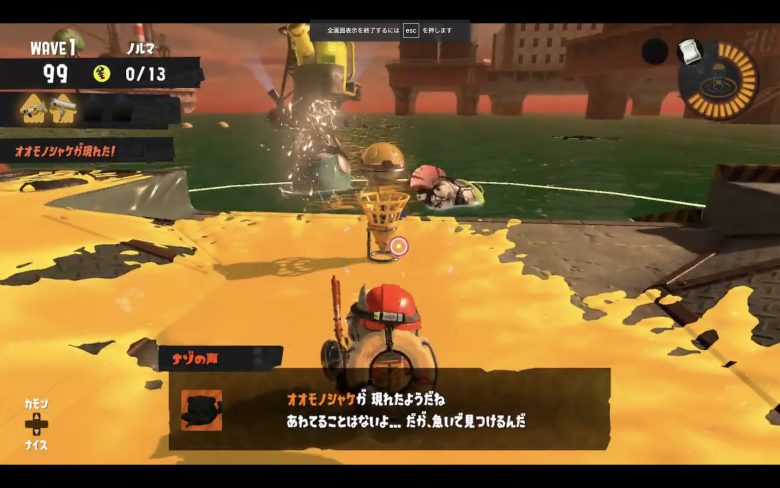The image size is (780, 488).
Task: Select the white special pouch icon
Action: pos(686,49)
